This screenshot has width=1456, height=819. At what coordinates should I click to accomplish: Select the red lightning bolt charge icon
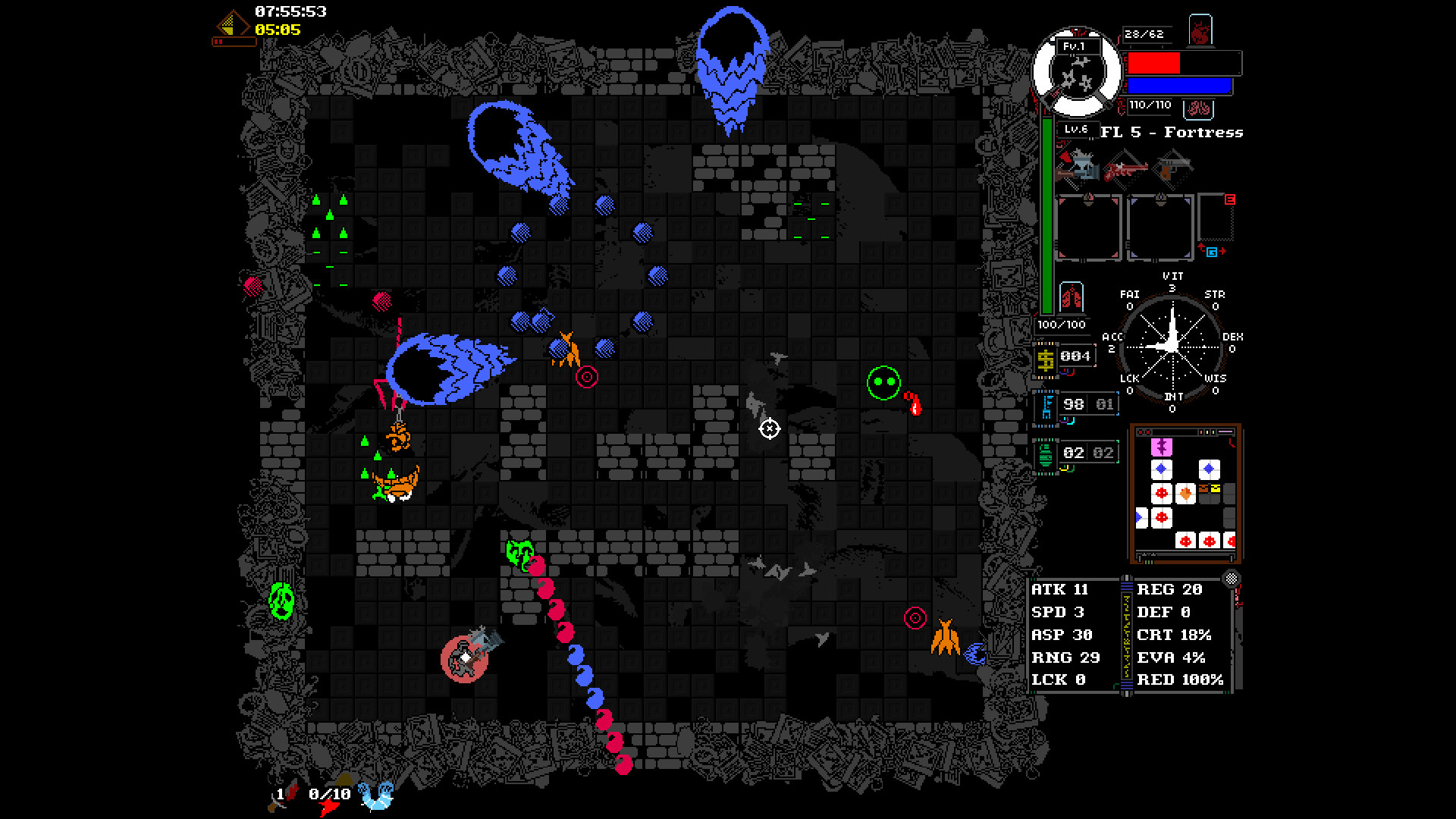tap(328, 805)
